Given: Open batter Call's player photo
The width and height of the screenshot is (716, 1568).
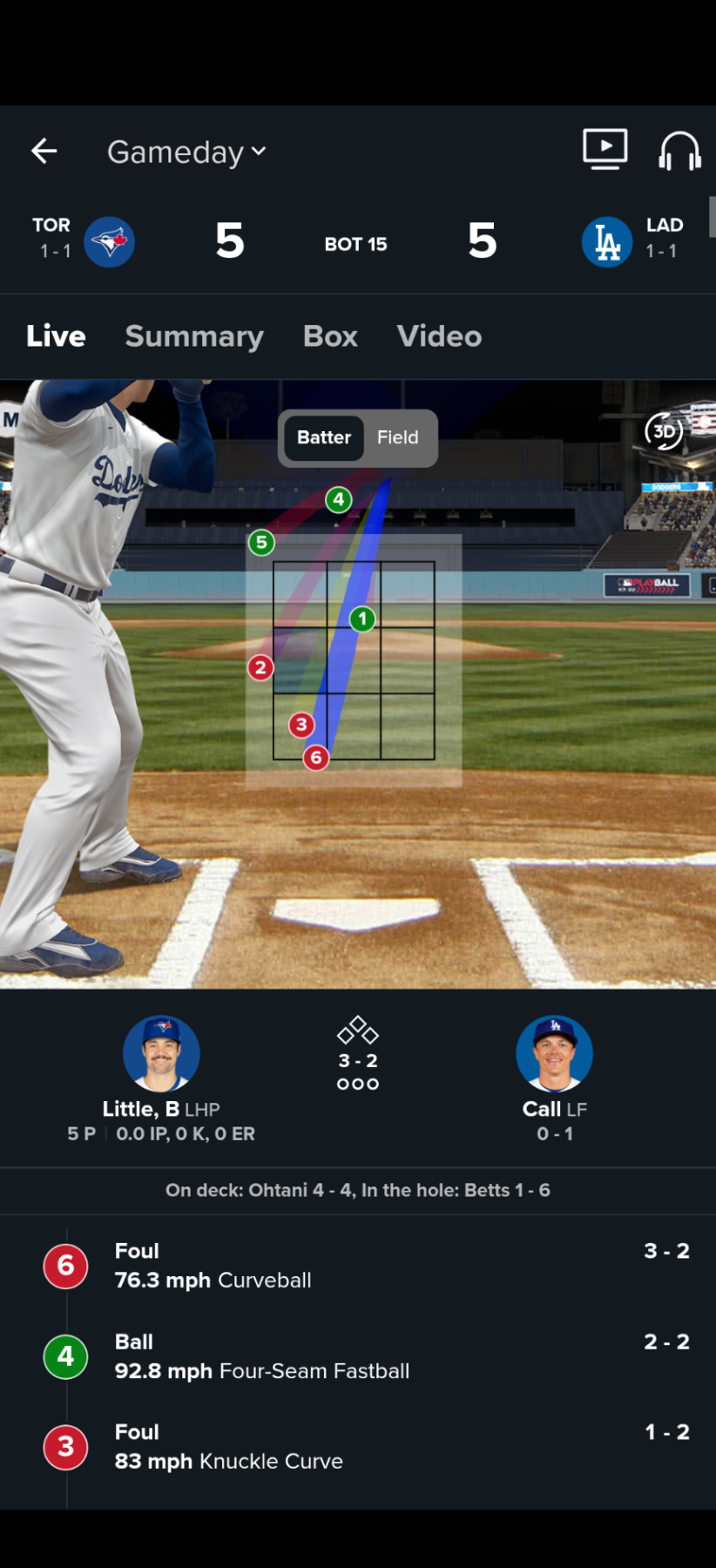Looking at the screenshot, I should coord(554,1053).
